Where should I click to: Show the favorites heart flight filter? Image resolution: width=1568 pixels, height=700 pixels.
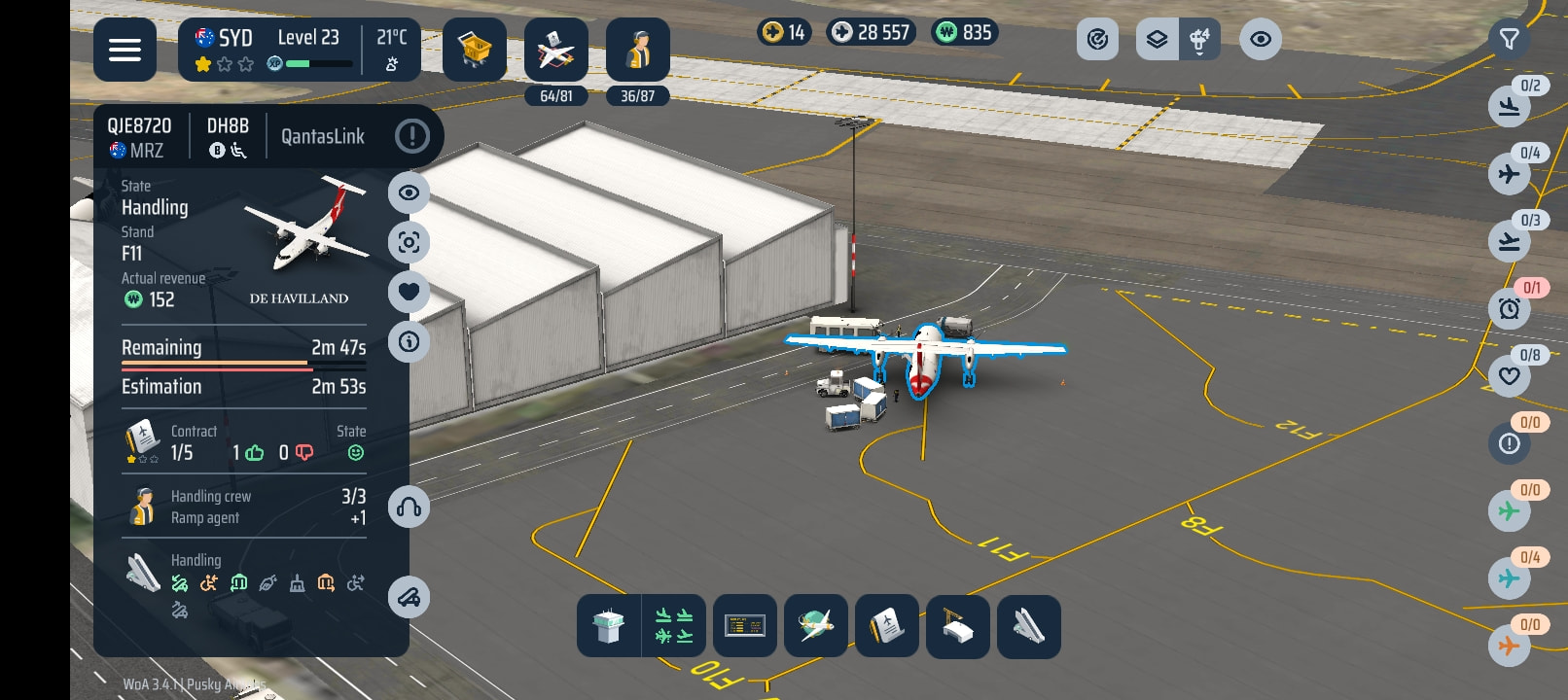click(1510, 376)
